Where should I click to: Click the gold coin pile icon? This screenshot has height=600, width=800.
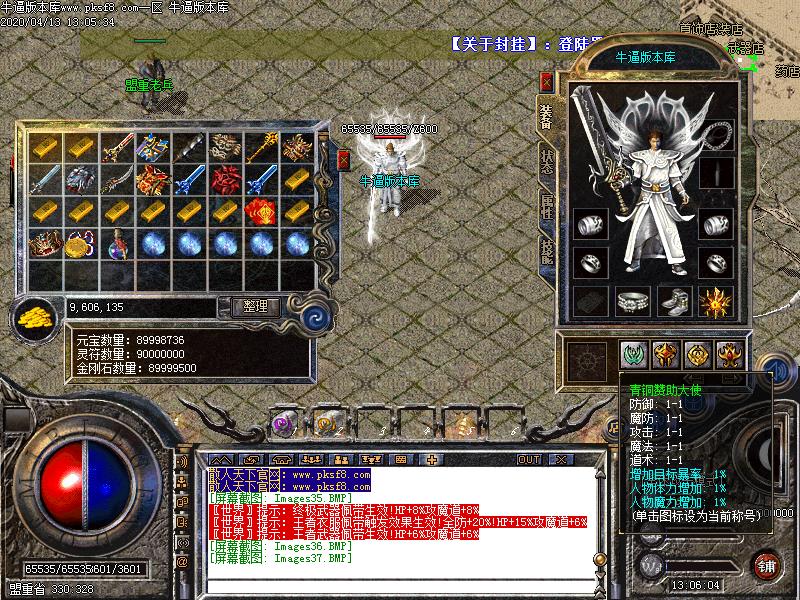point(33,317)
